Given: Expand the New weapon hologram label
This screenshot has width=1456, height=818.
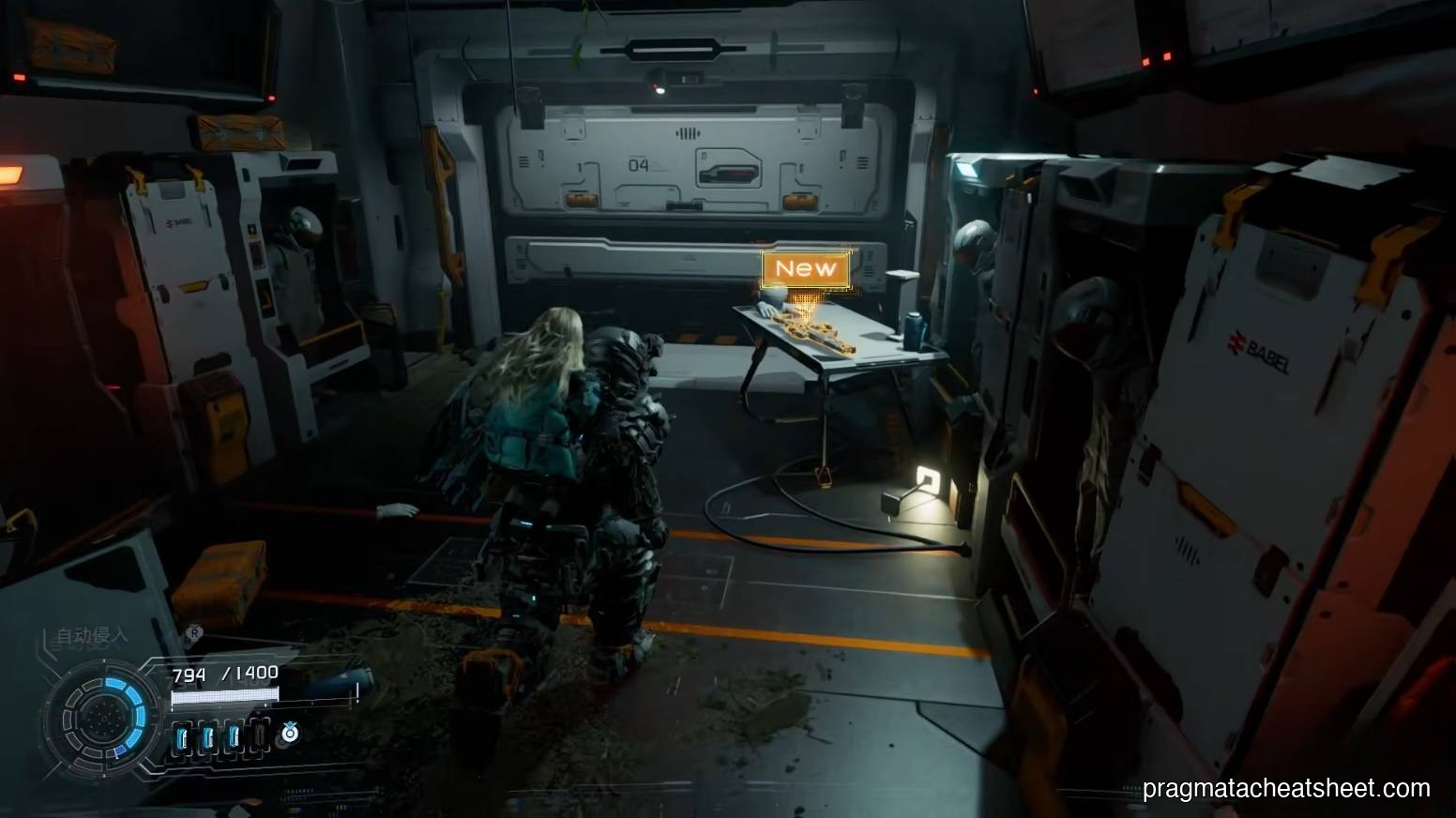Looking at the screenshot, I should pyautogui.click(x=808, y=269).
